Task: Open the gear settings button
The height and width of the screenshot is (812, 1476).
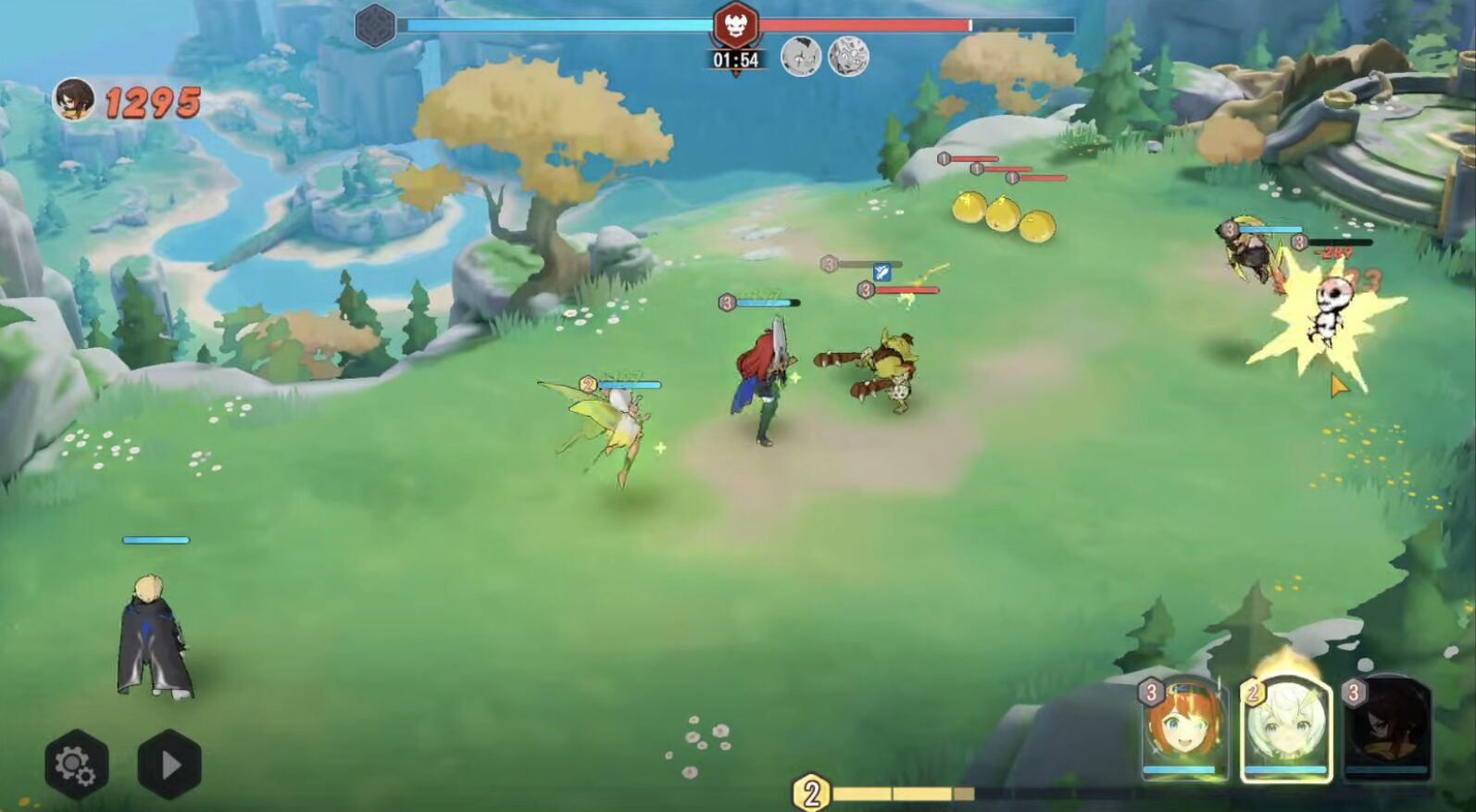Action: 76,765
